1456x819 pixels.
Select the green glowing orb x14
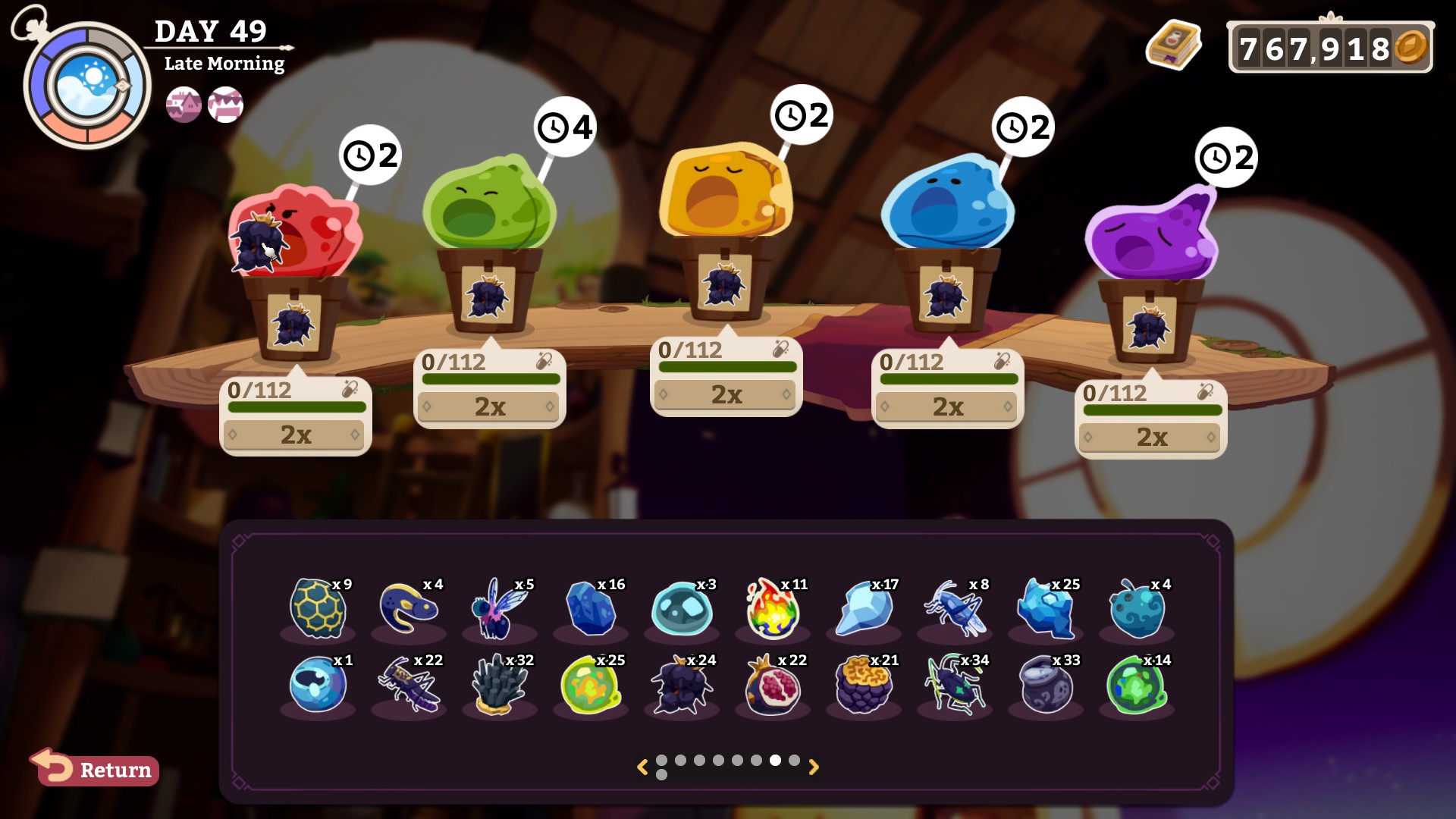[1136, 686]
